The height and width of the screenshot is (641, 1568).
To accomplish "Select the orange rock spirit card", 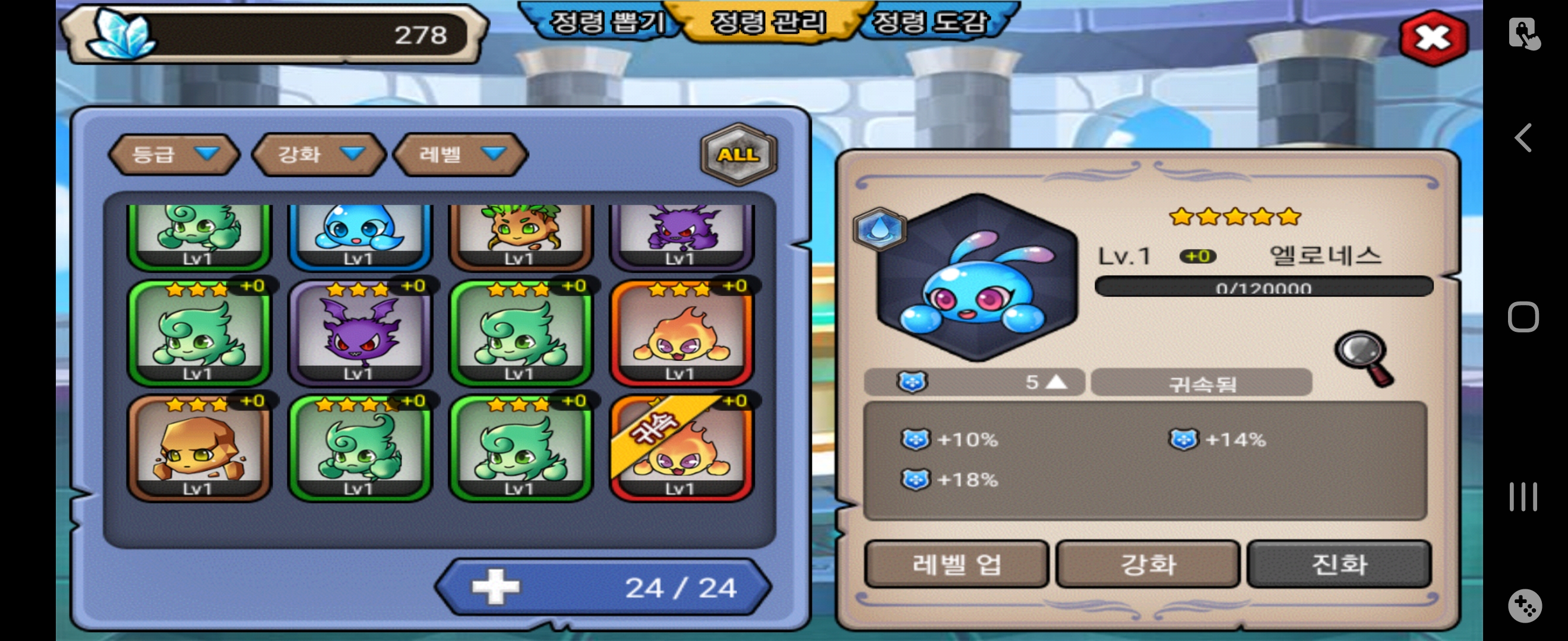I will point(198,448).
